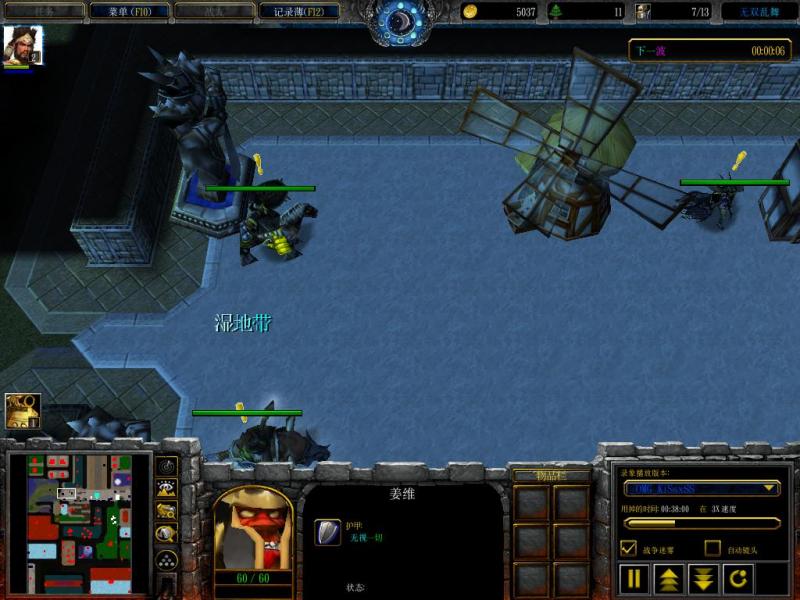Pause the replay playback
This screenshot has height=600, width=800.
point(633,578)
